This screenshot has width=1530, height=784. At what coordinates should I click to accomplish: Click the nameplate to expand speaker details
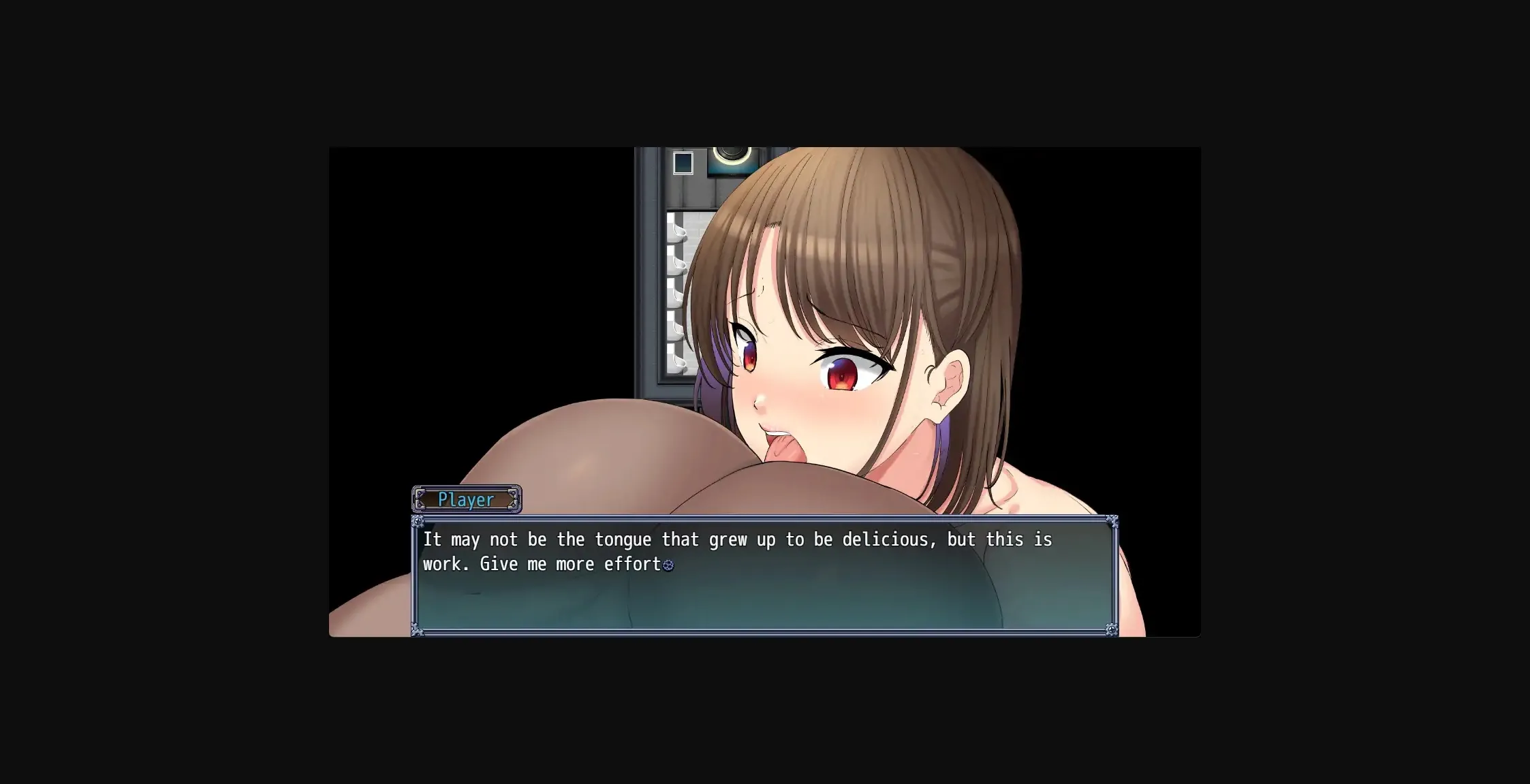pyautogui.click(x=466, y=499)
